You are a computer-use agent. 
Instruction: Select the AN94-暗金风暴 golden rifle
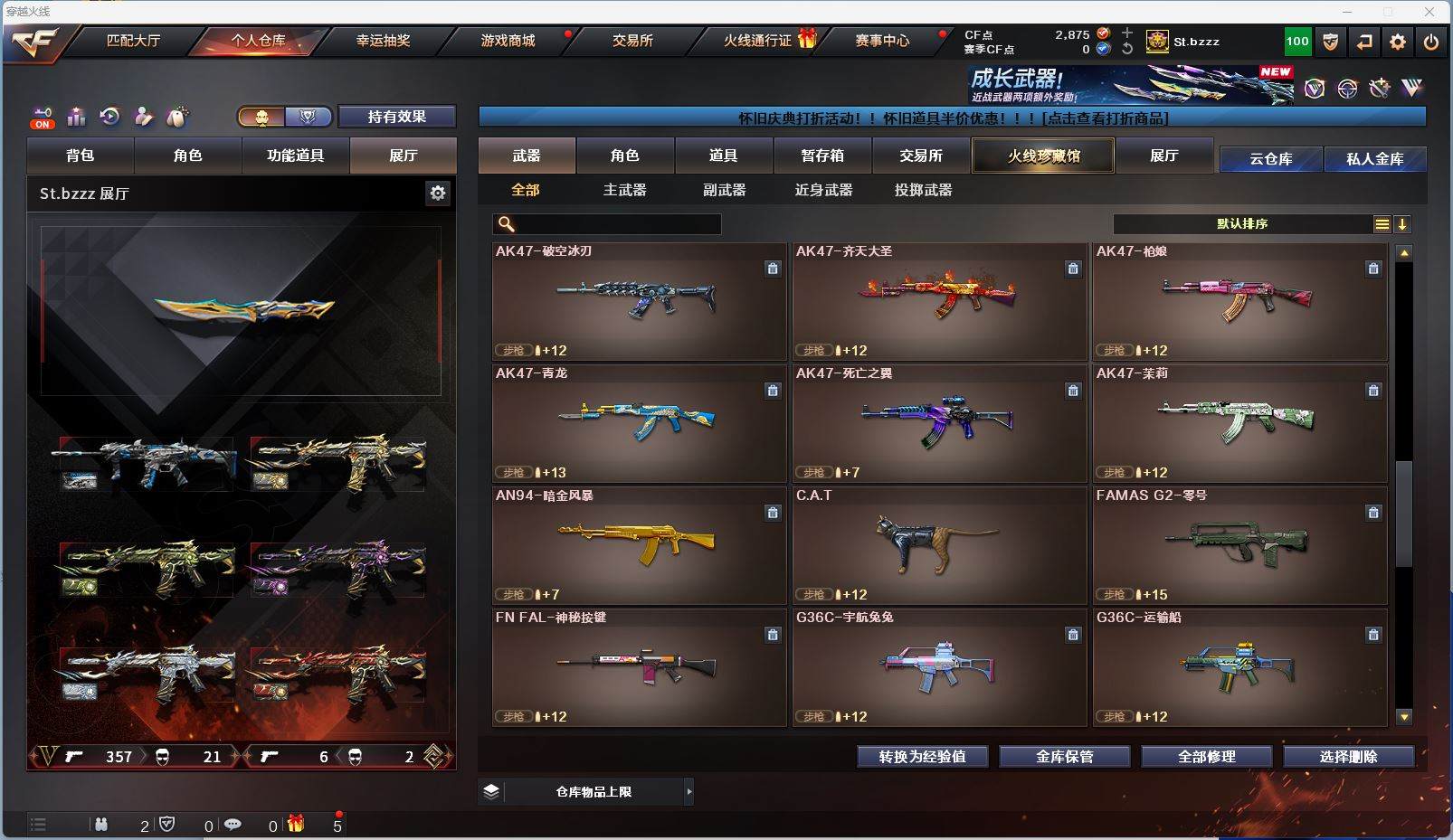[639, 545]
